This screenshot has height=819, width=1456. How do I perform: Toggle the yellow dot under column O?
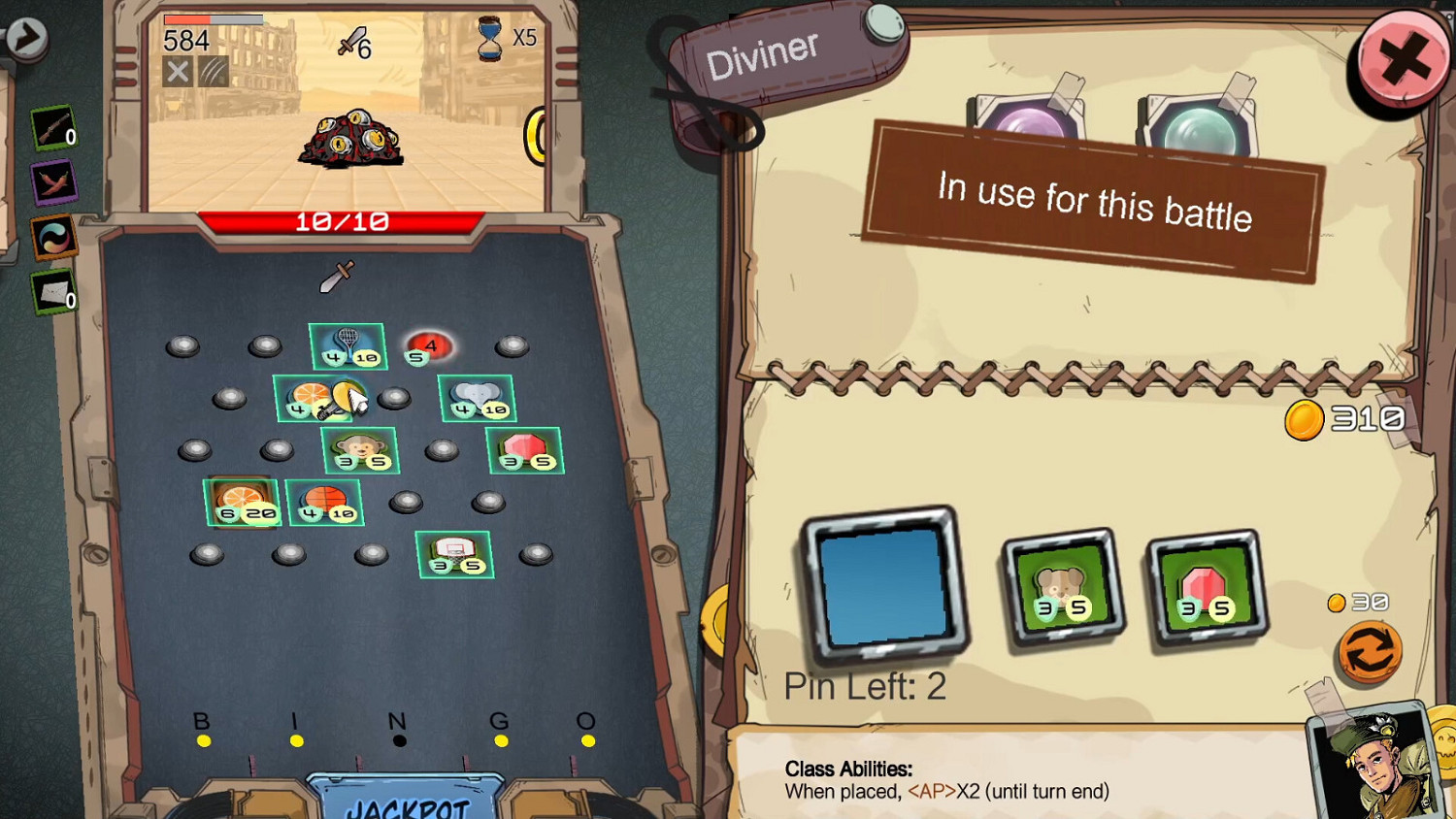click(x=586, y=741)
